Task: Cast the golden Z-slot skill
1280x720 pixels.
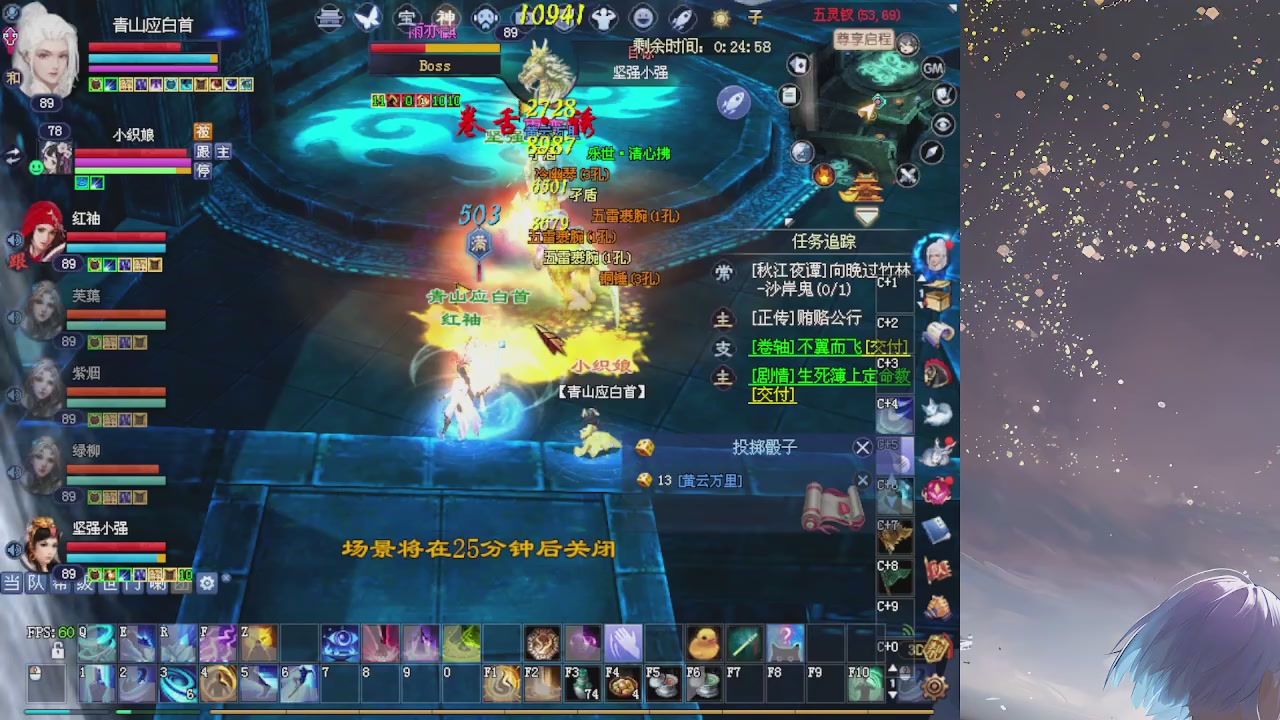Action: [x=259, y=643]
